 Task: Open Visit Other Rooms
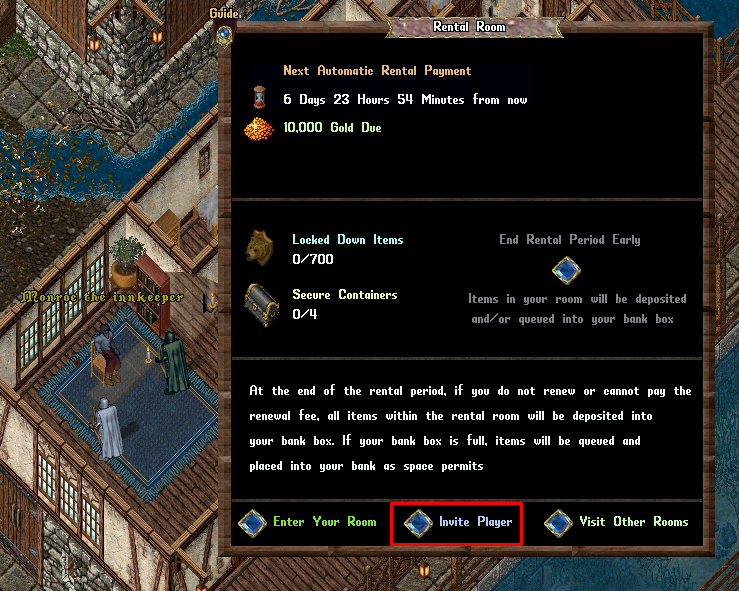pyautogui.click(x=559, y=522)
